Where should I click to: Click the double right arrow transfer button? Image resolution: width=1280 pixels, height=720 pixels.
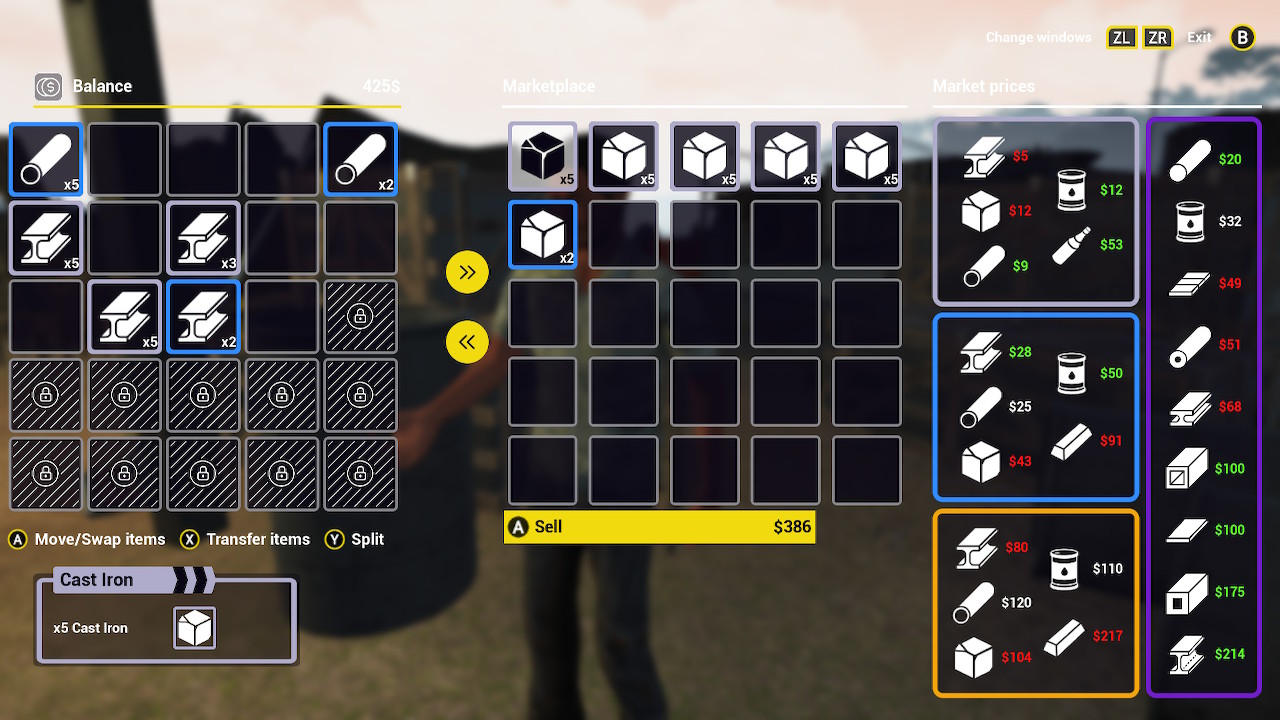click(467, 271)
